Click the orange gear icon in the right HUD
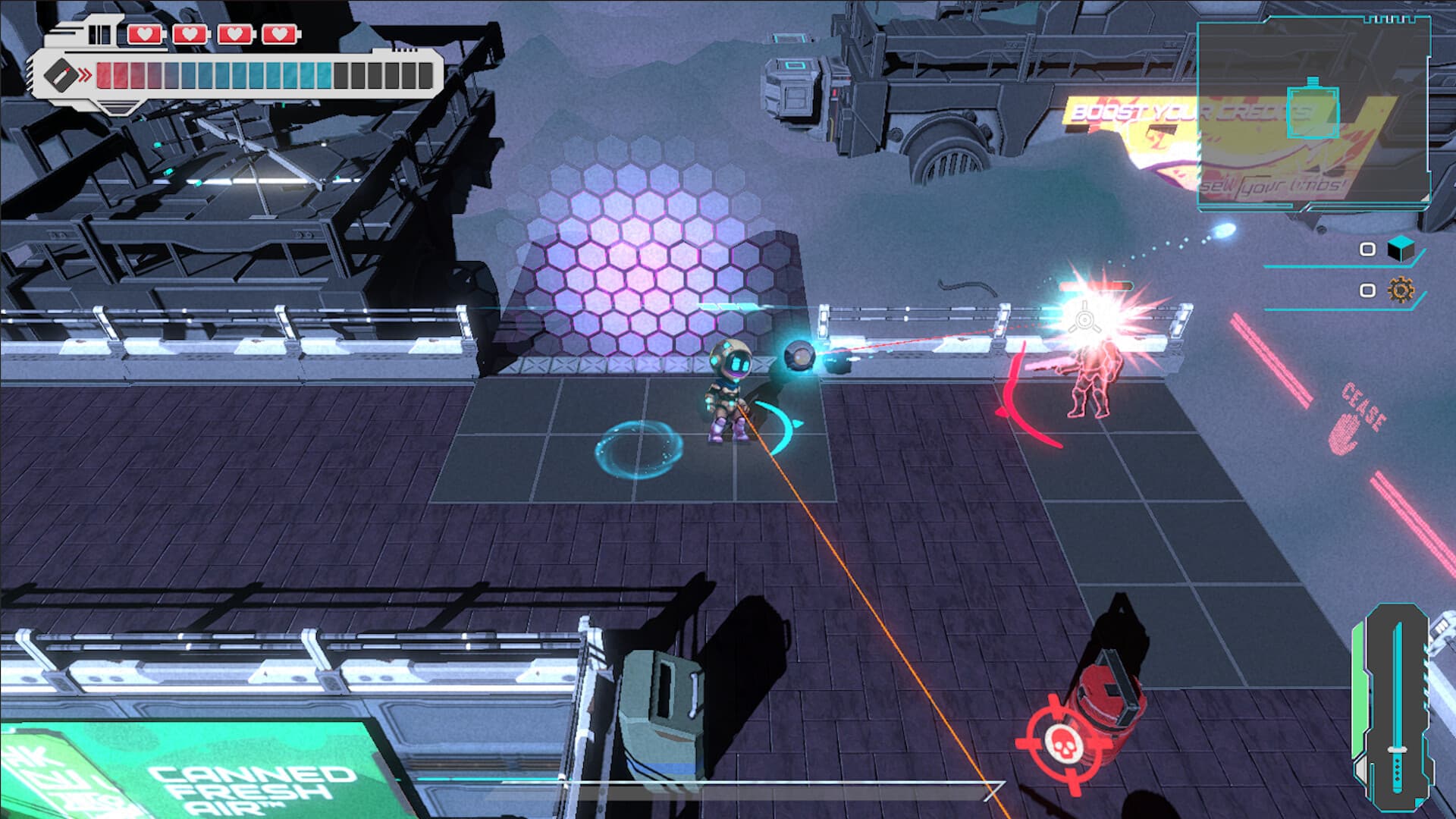1456x819 pixels. pos(1401,290)
